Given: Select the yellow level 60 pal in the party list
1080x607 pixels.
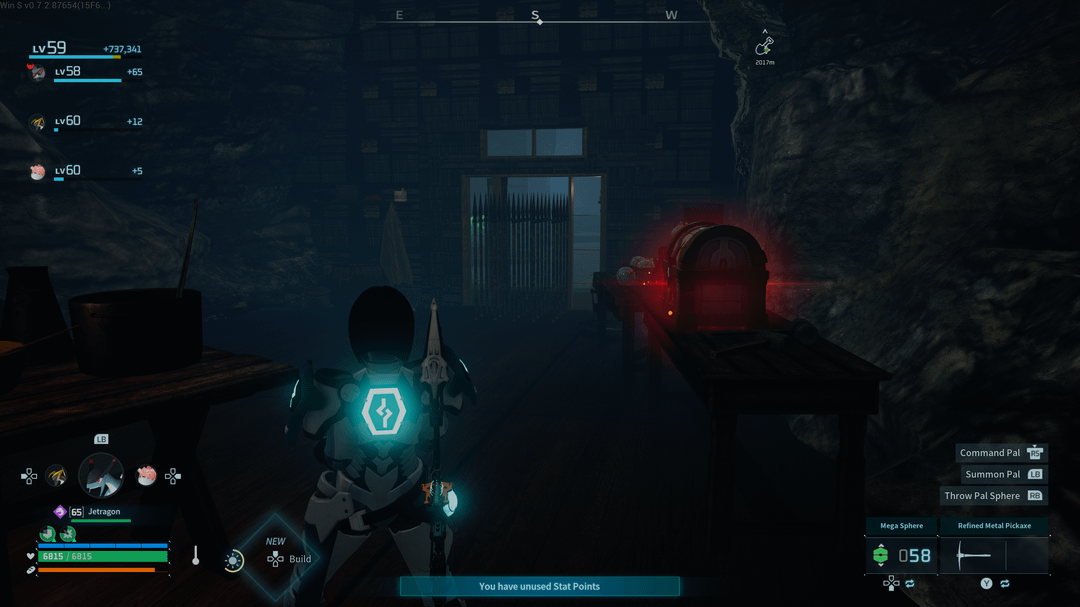Looking at the screenshot, I should tap(38, 123).
